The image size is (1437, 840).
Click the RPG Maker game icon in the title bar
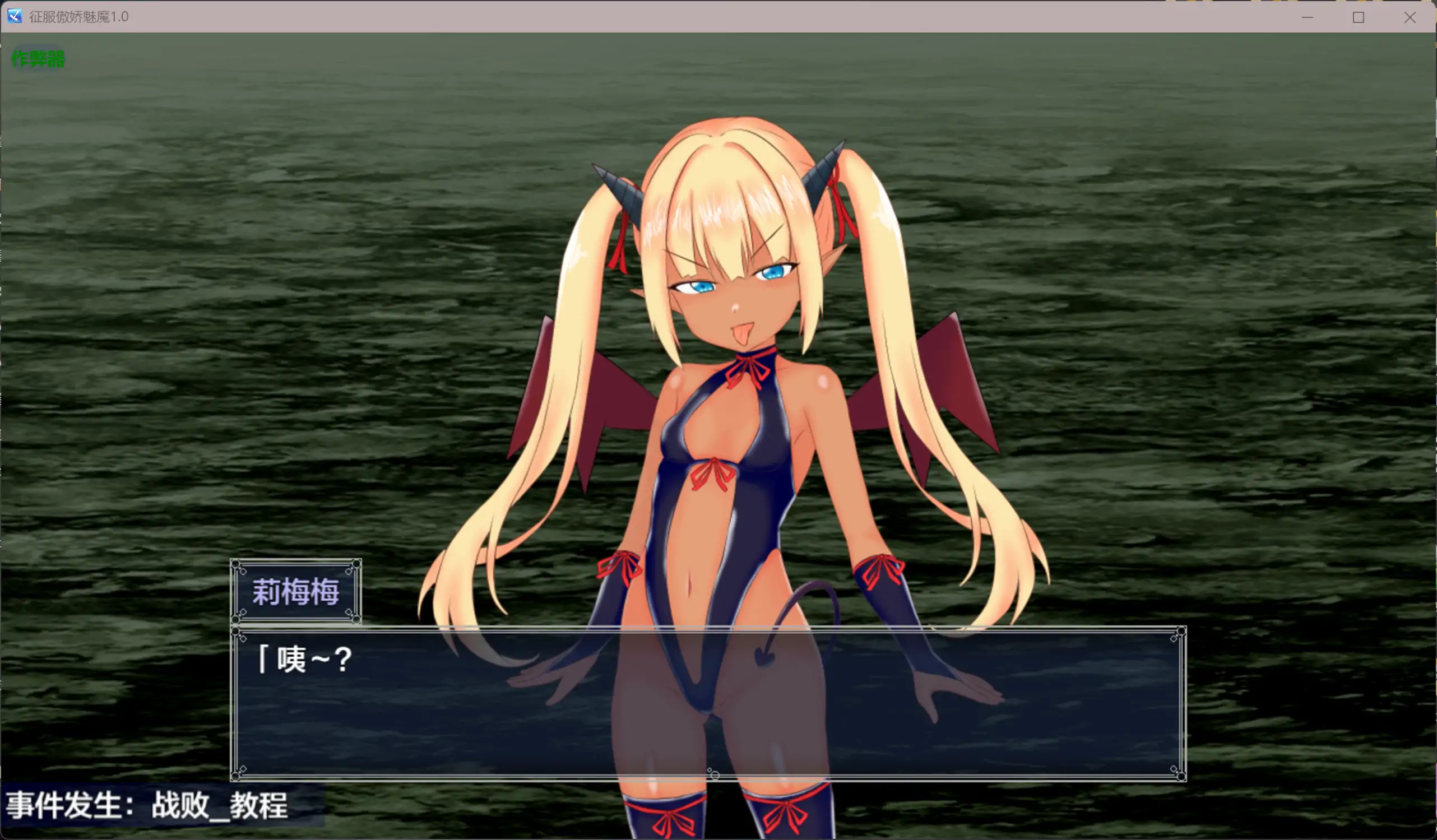(13, 16)
